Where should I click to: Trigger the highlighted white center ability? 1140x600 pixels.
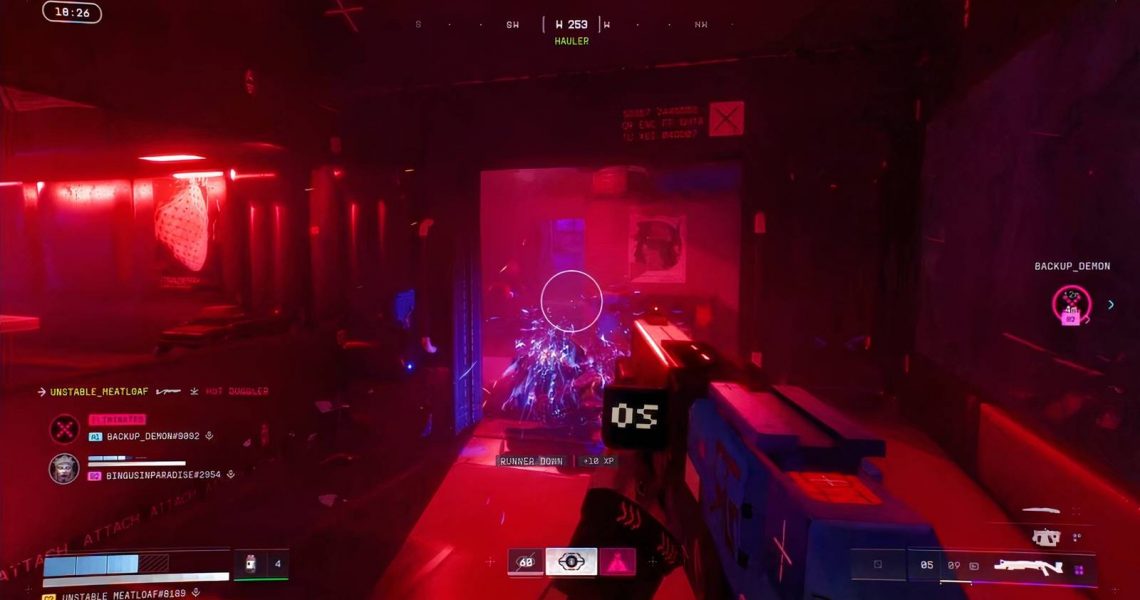pos(571,562)
